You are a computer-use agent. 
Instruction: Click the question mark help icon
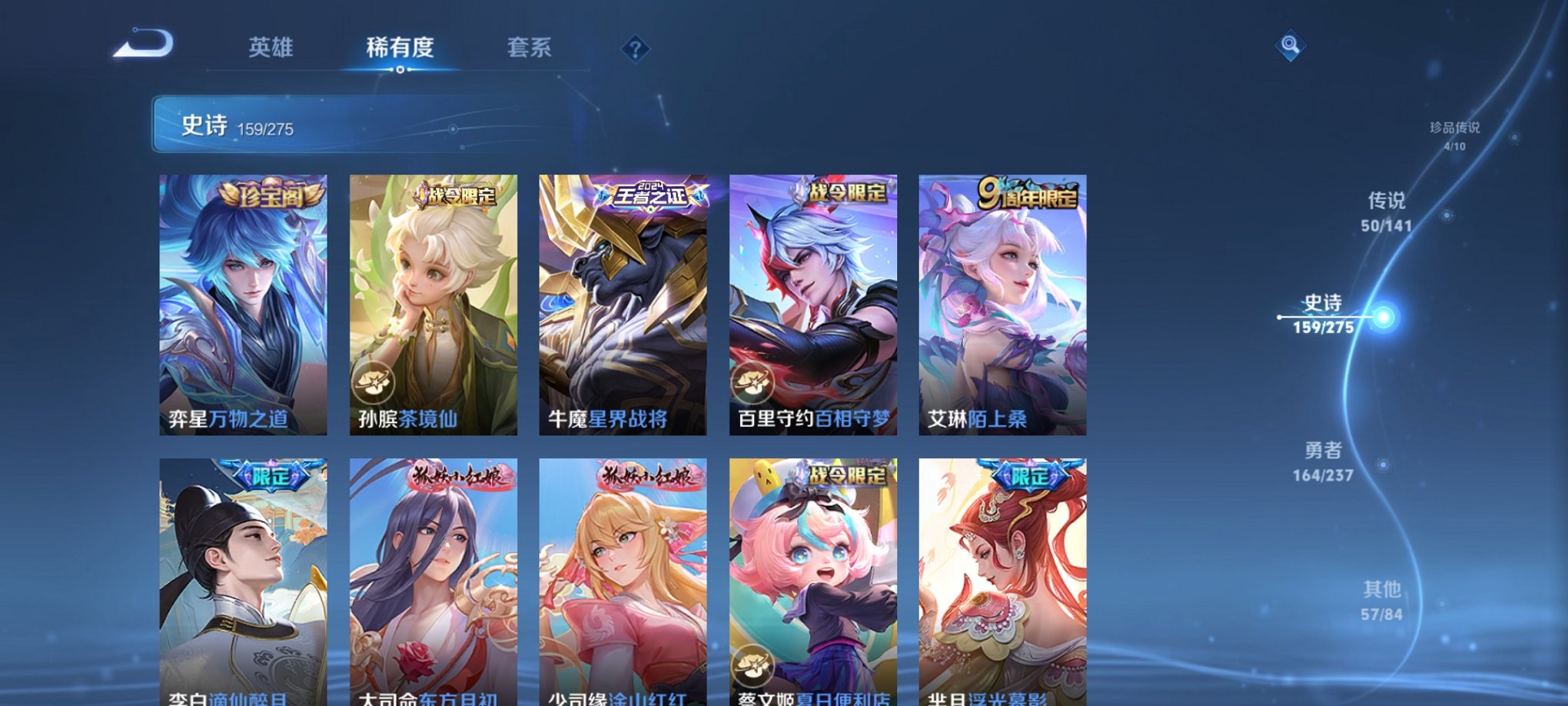tap(633, 50)
